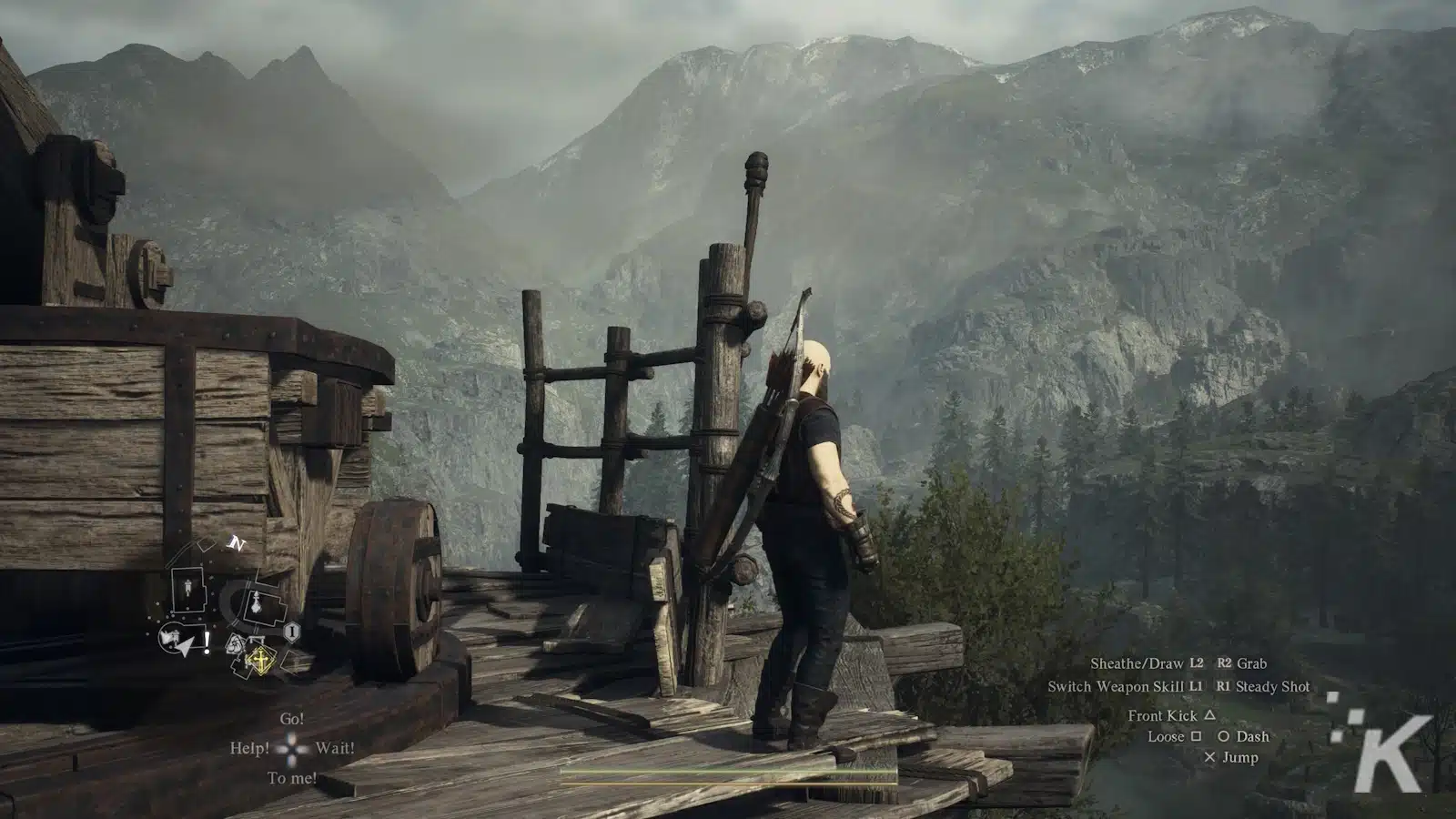Select the Help! pawn order

coord(248,749)
